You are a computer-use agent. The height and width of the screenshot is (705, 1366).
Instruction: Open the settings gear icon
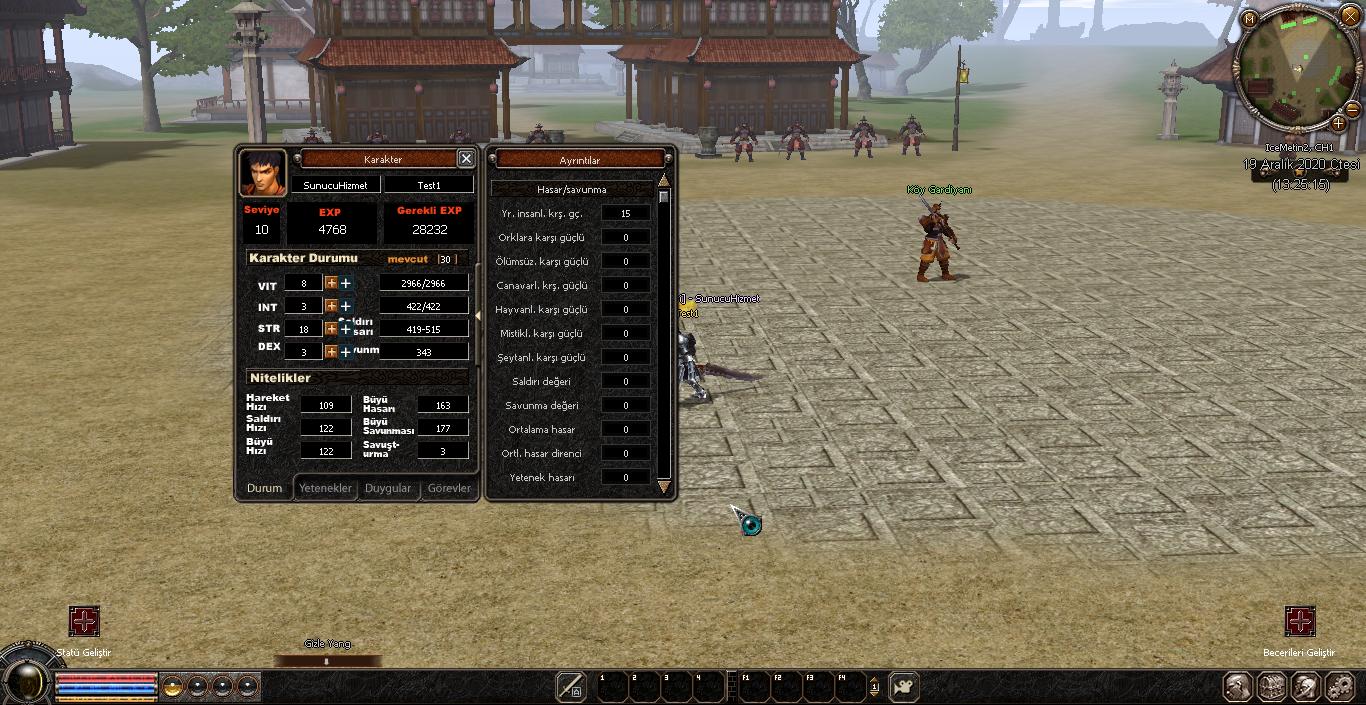1340,687
